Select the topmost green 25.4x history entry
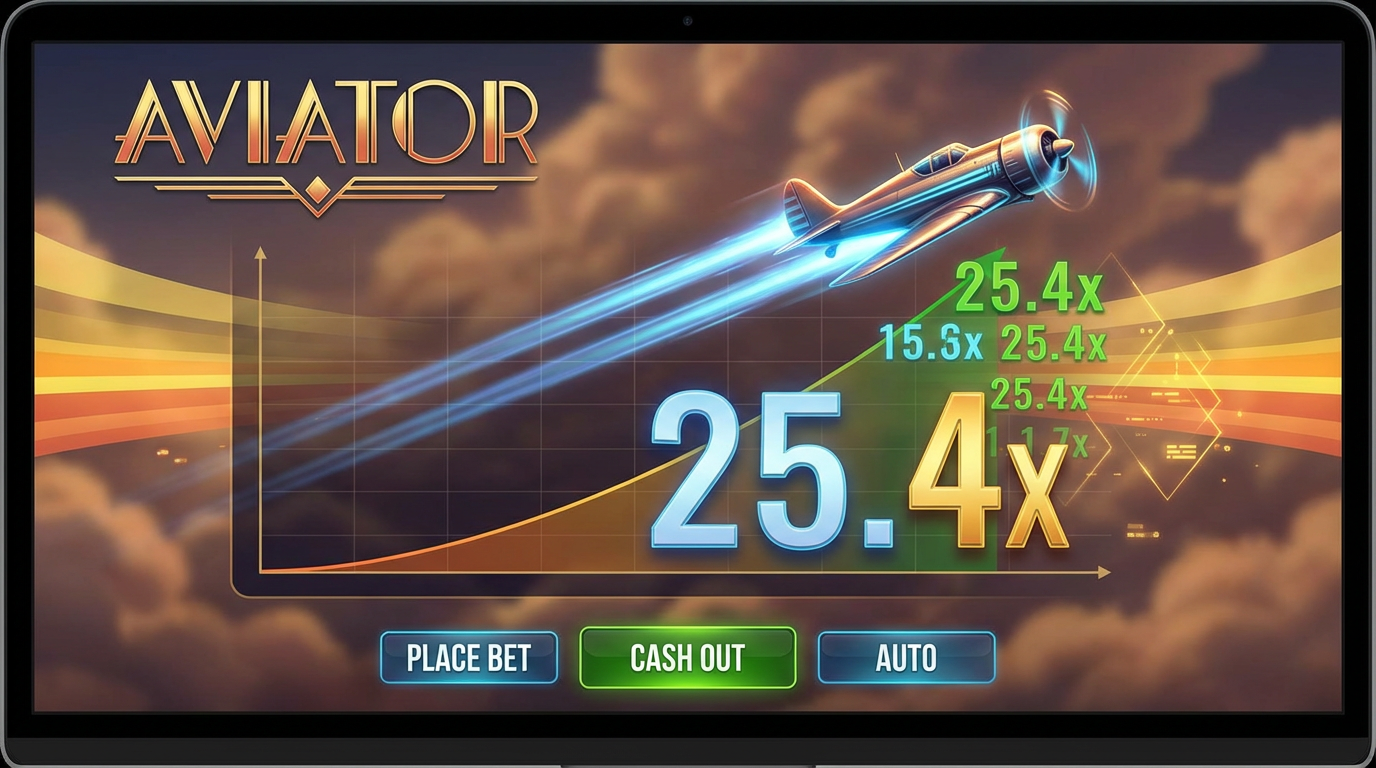 tap(1028, 288)
